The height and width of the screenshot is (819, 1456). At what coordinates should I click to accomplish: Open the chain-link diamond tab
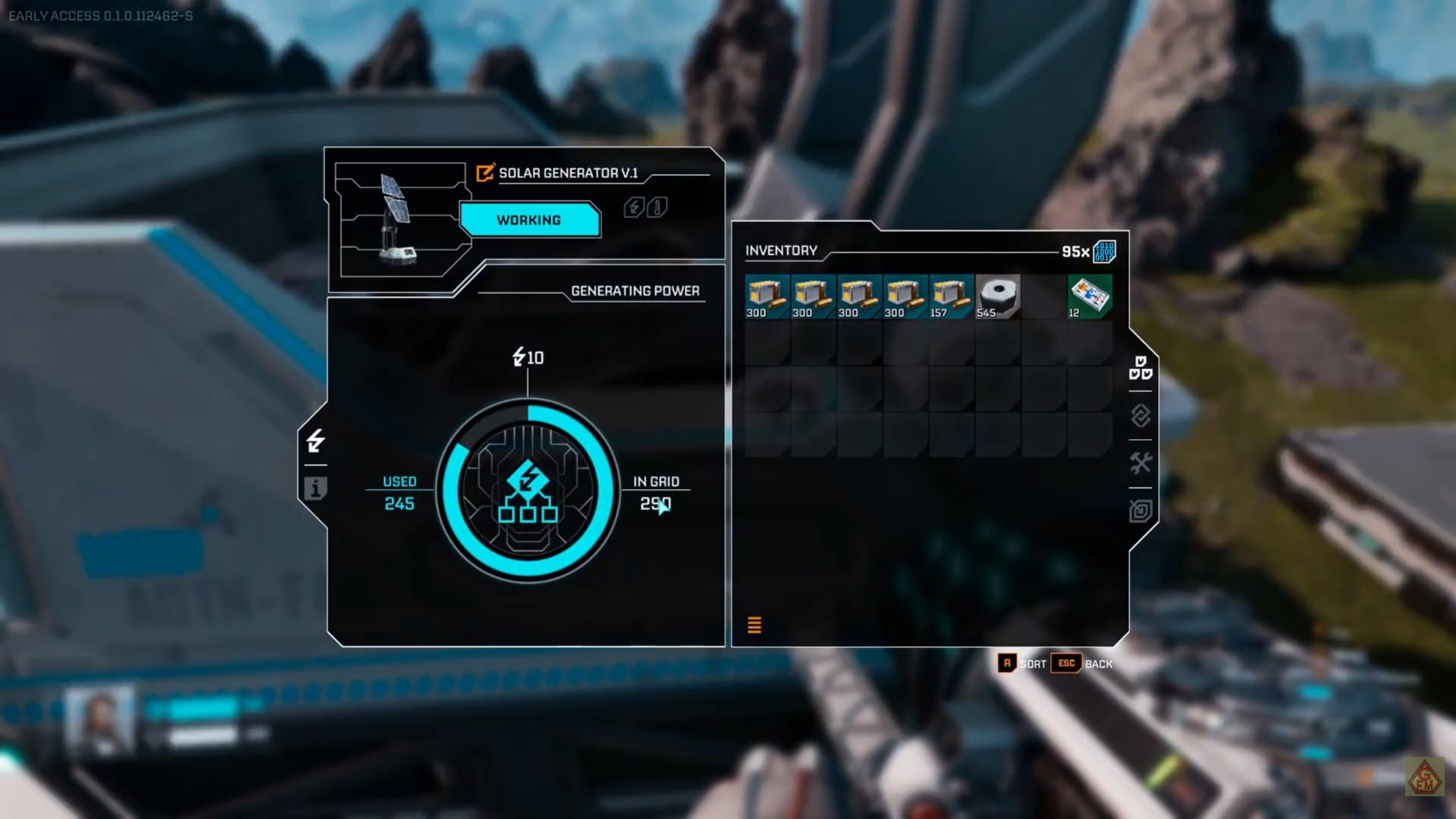click(x=1141, y=416)
